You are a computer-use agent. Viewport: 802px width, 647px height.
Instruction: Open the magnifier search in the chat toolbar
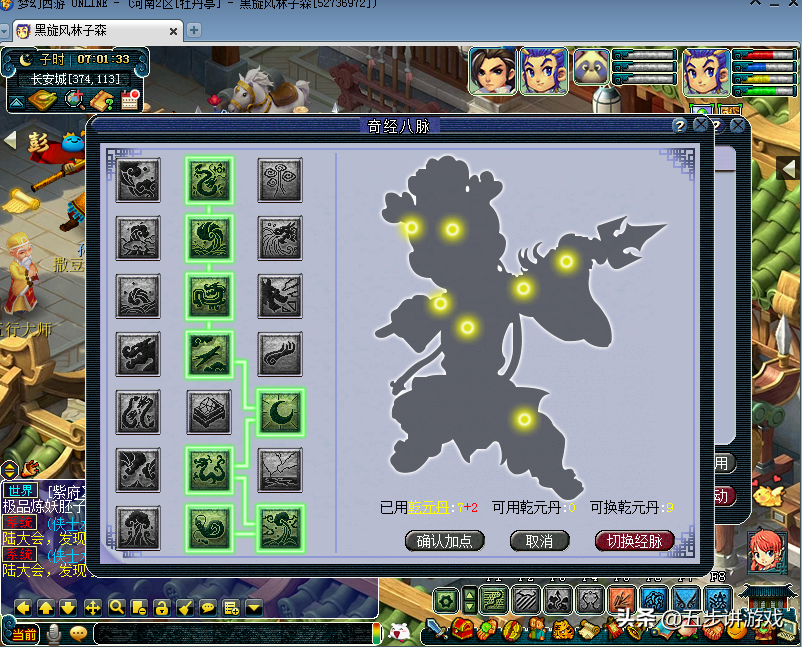coord(116,607)
